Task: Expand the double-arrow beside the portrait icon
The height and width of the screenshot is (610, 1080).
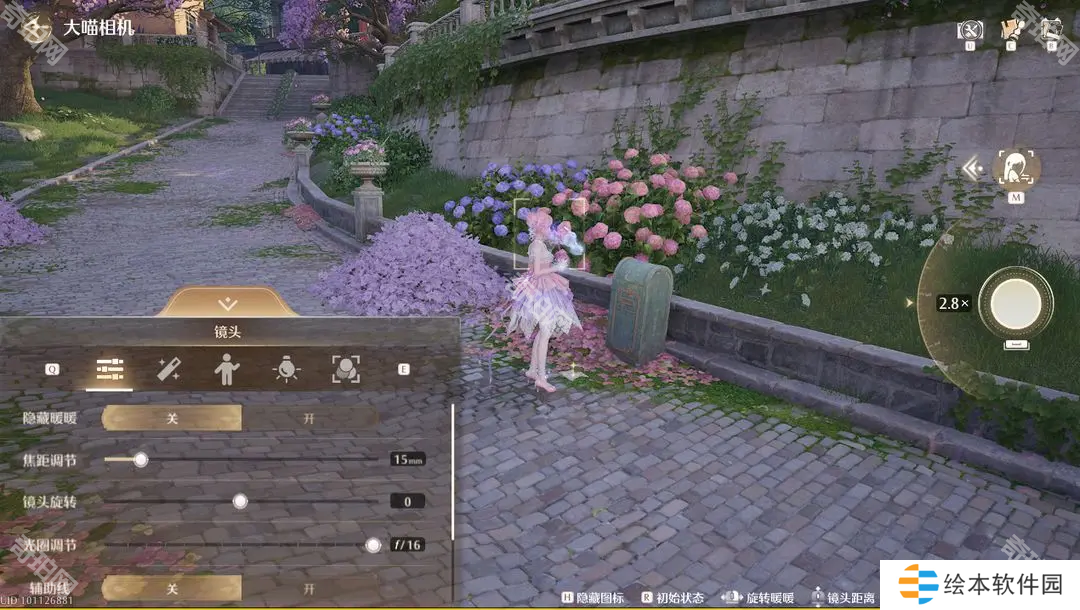Action: pyautogui.click(x=972, y=169)
